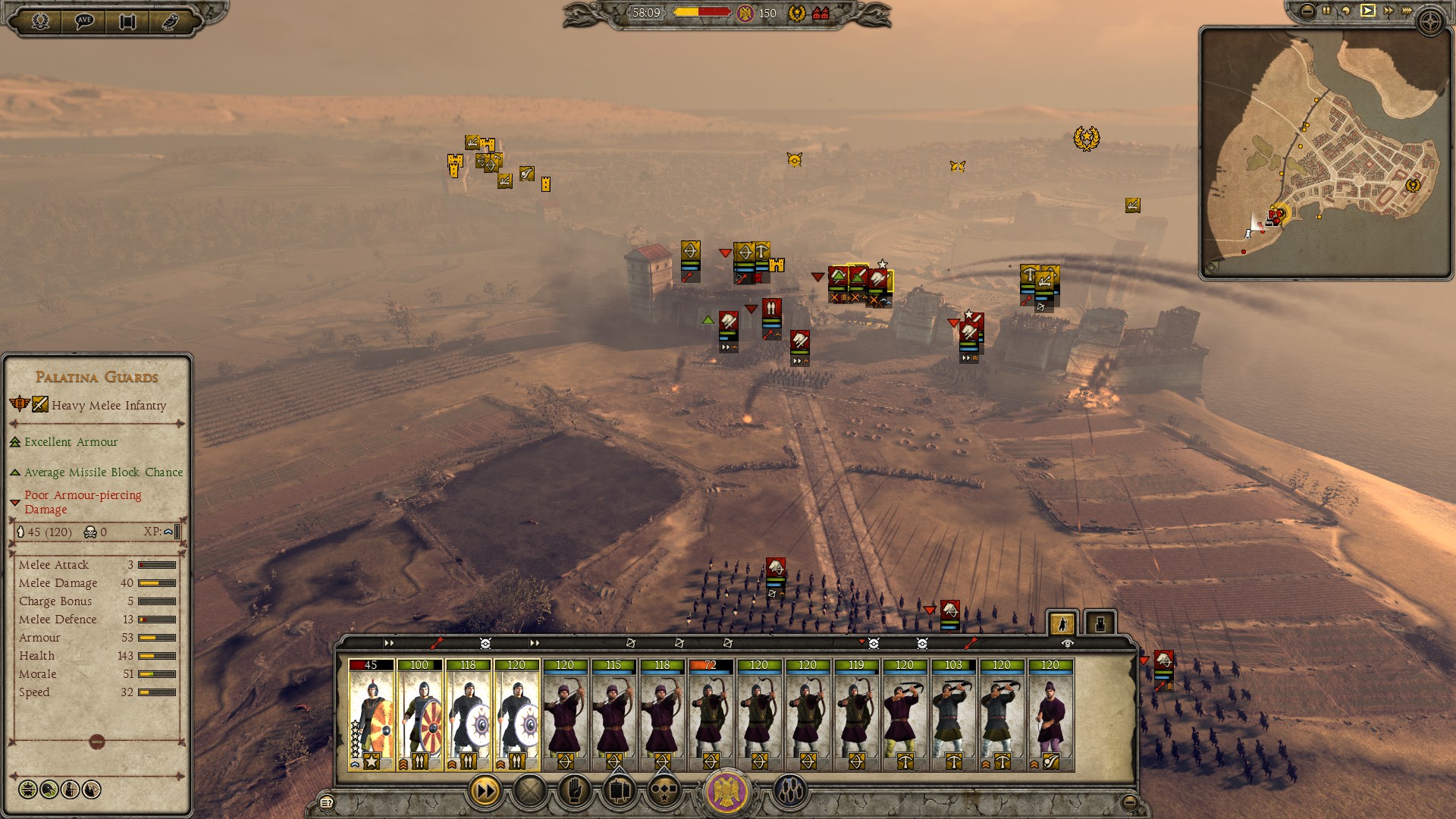Select the archer unit card with 72 men
Viewport: 1456px width, 819px height.
click(x=711, y=714)
